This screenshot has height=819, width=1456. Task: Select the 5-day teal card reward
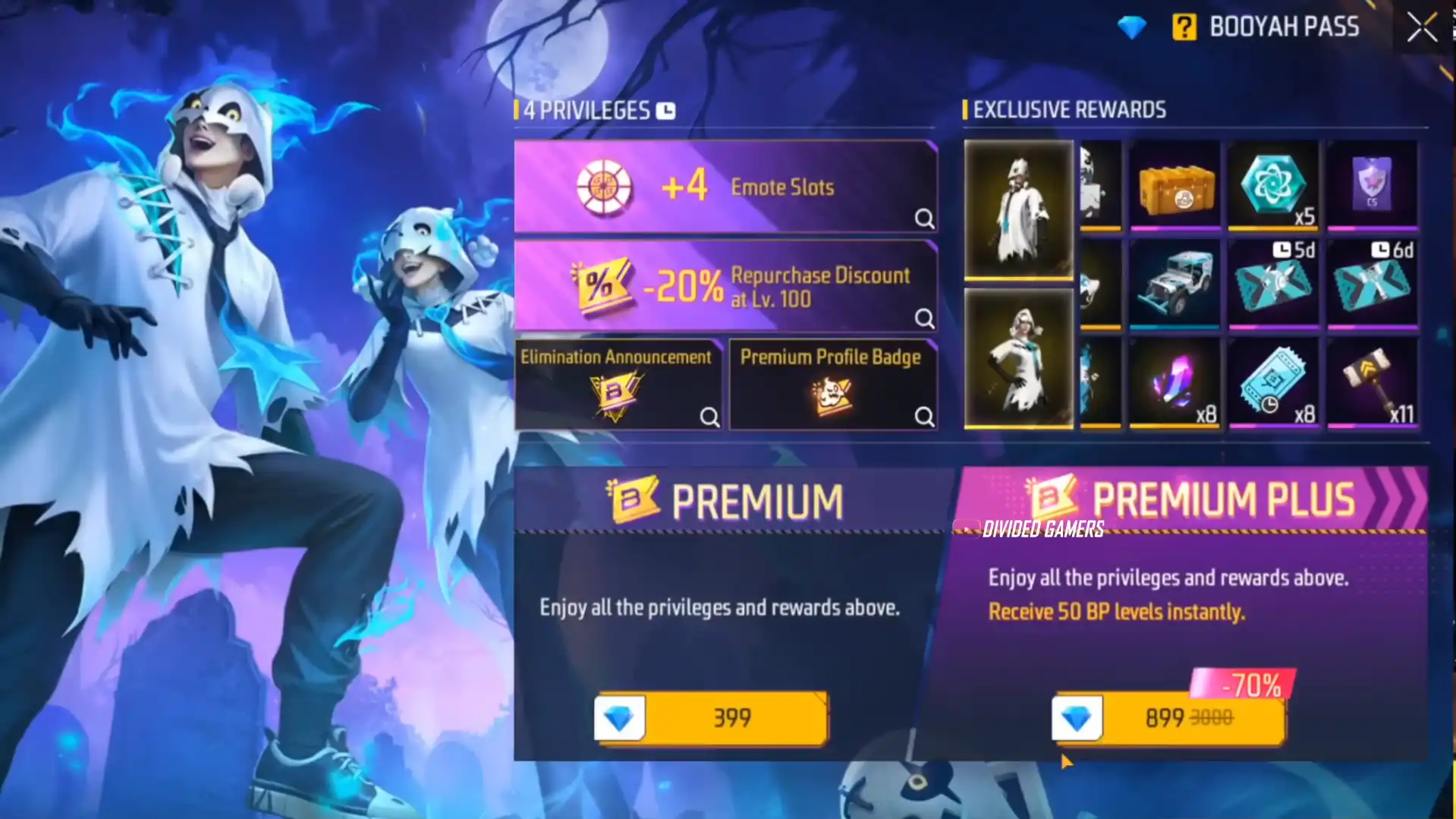[1273, 284]
